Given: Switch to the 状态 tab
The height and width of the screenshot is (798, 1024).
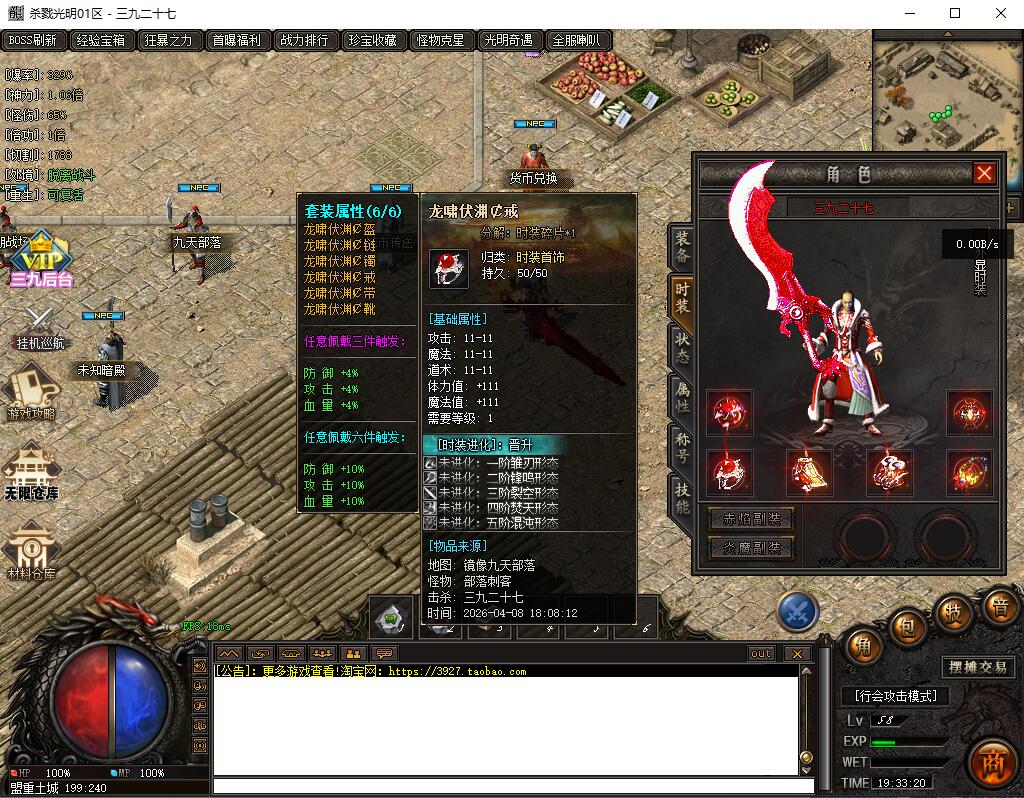Looking at the screenshot, I should [x=682, y=345].
